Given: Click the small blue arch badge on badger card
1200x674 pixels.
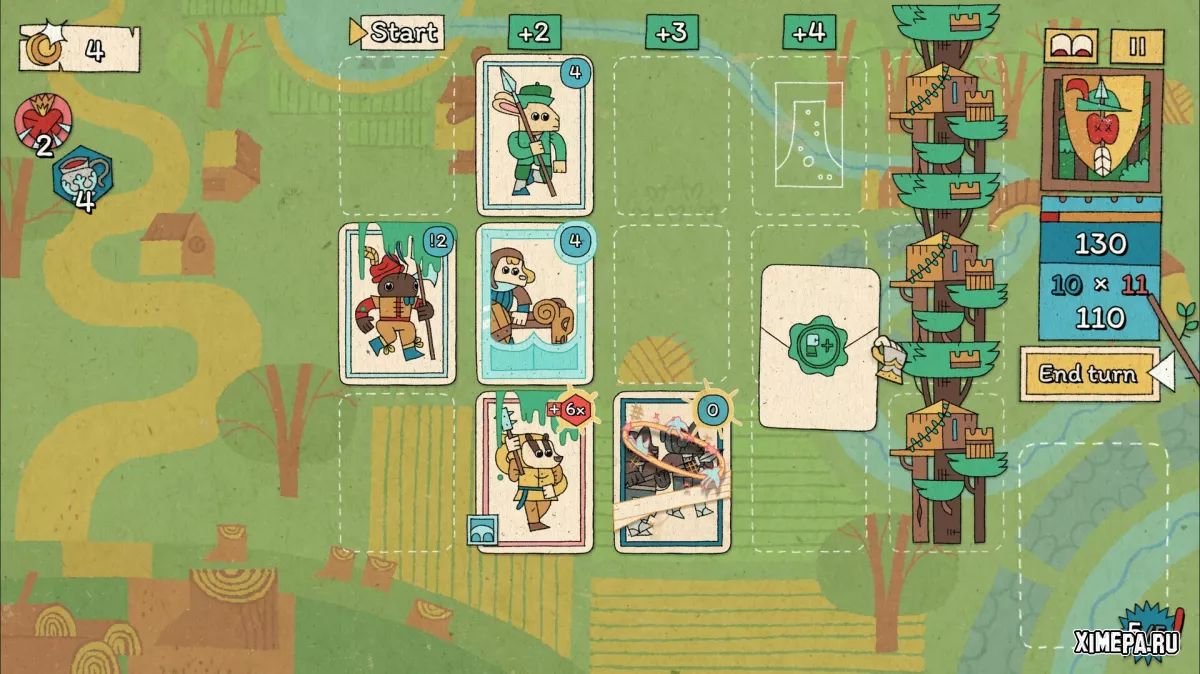Looking at the screenshot, I should (x=482, y=530).
